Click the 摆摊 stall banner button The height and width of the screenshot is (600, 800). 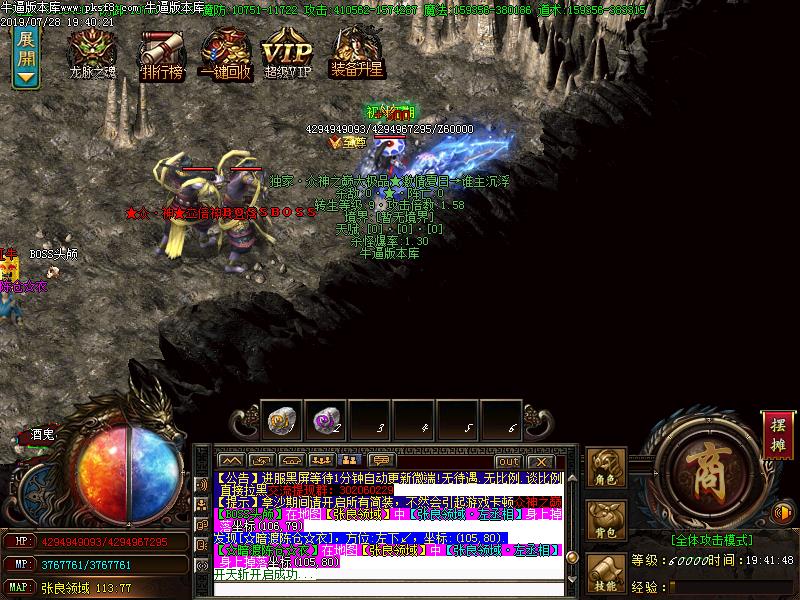(x=777, y=435)
